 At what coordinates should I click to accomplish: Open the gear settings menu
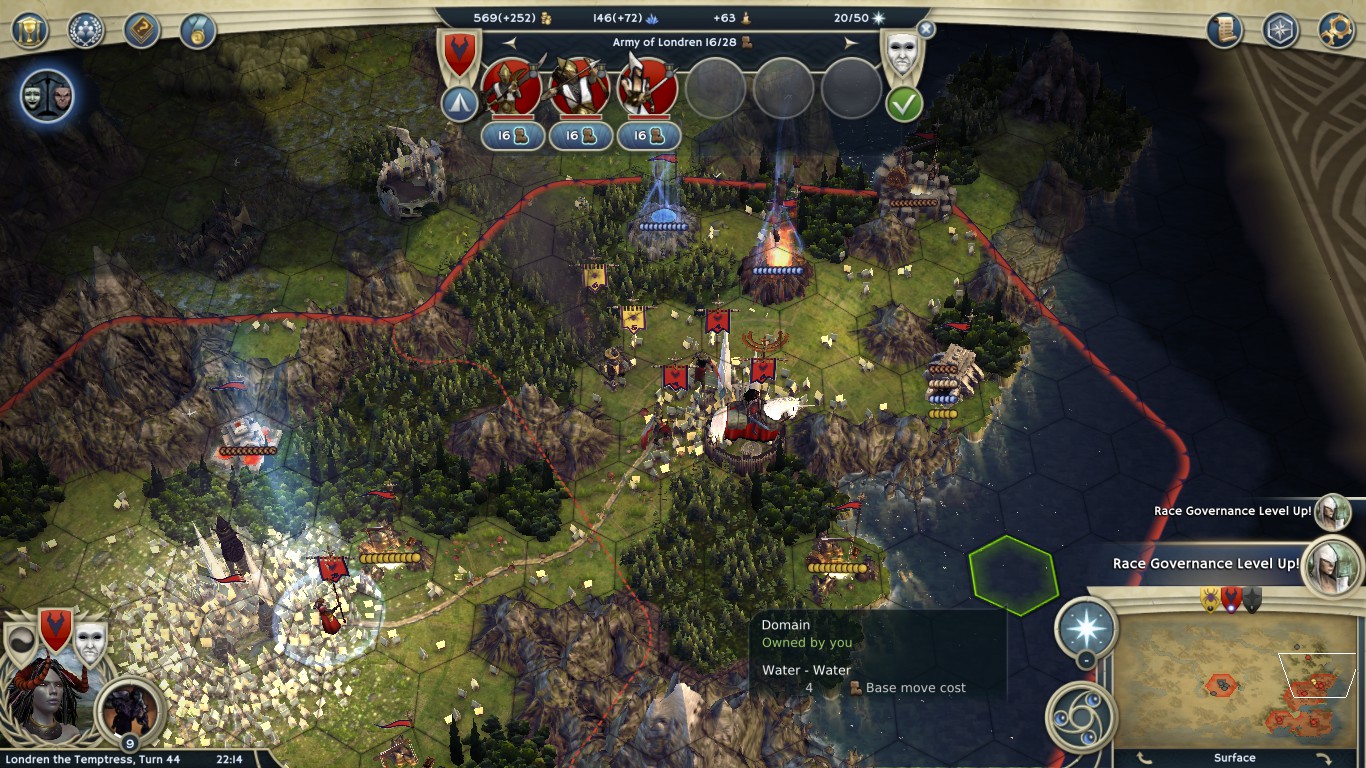pos(1336,30)
